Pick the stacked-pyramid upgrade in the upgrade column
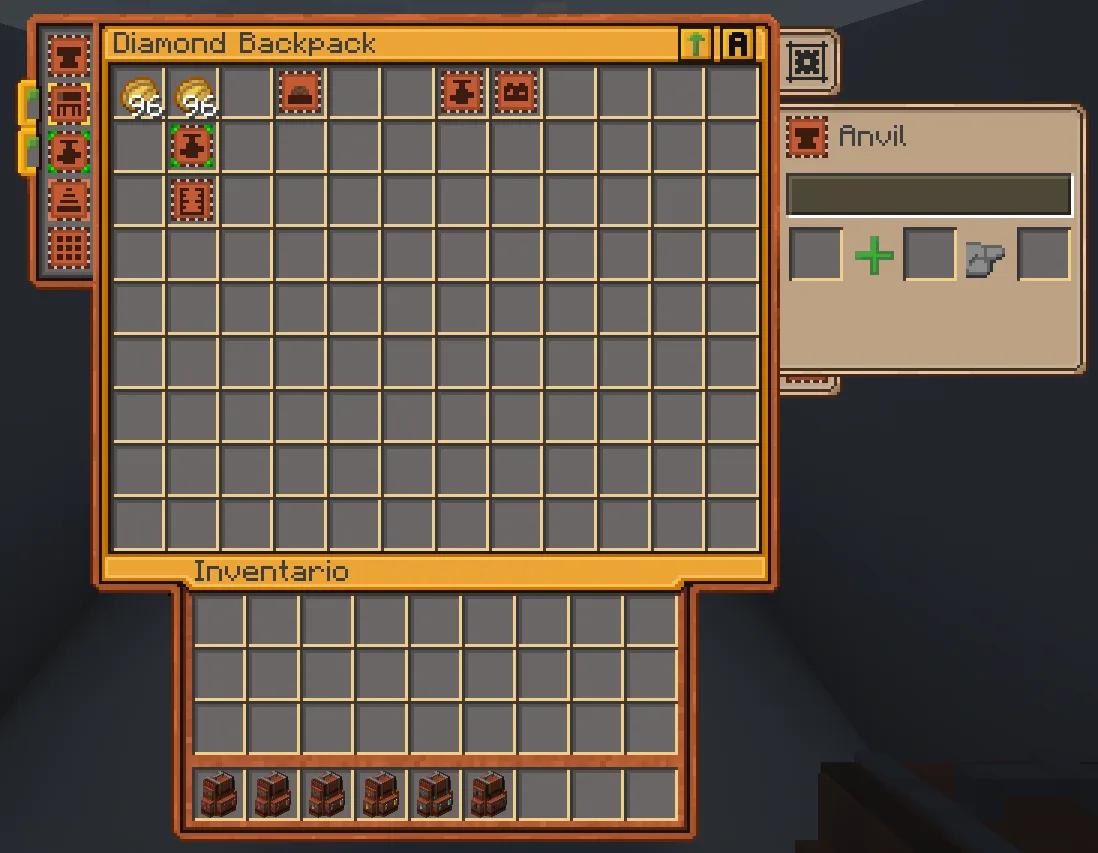 coord(69,199)
